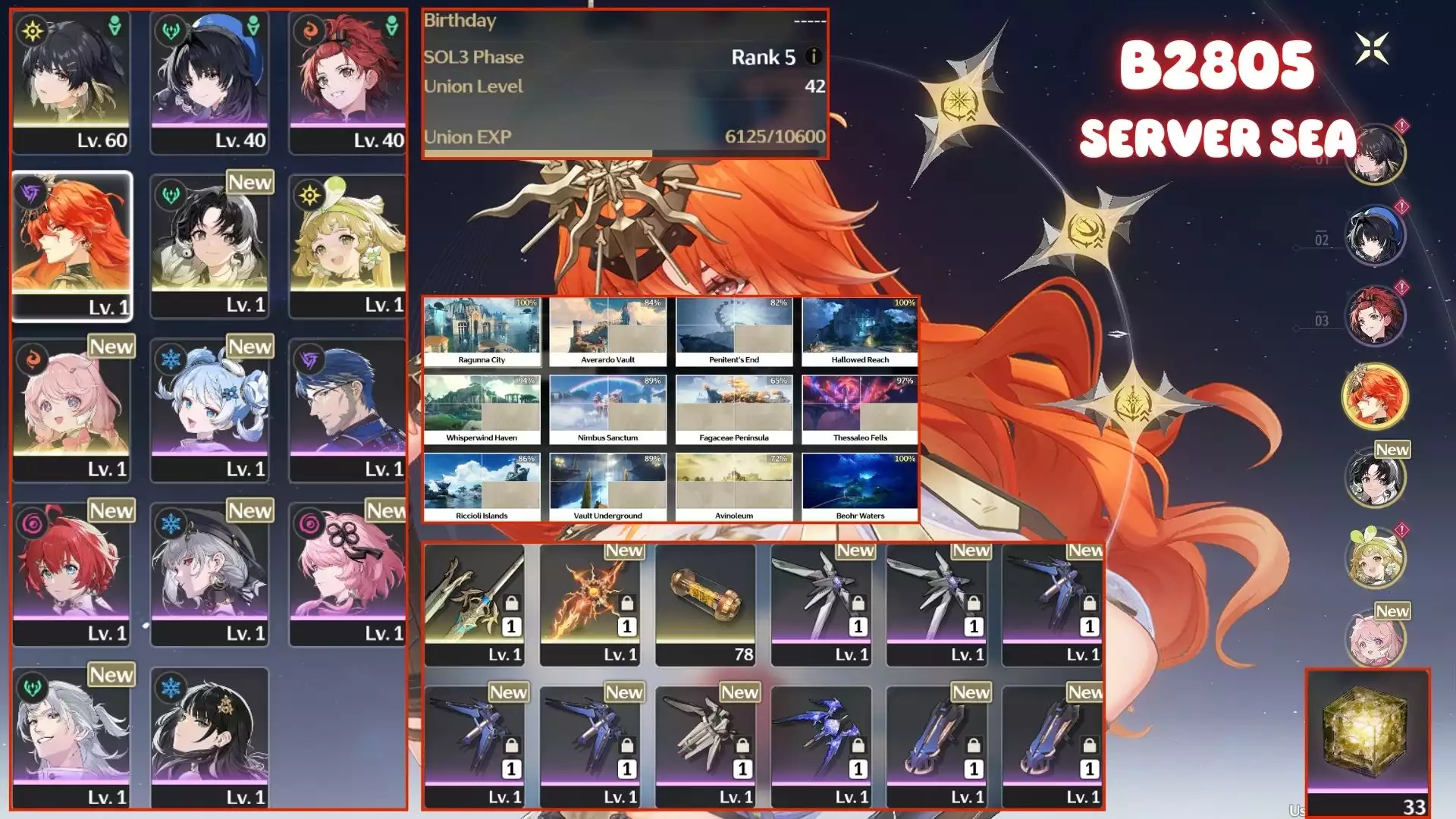Close the screen with the X button

1372,49
